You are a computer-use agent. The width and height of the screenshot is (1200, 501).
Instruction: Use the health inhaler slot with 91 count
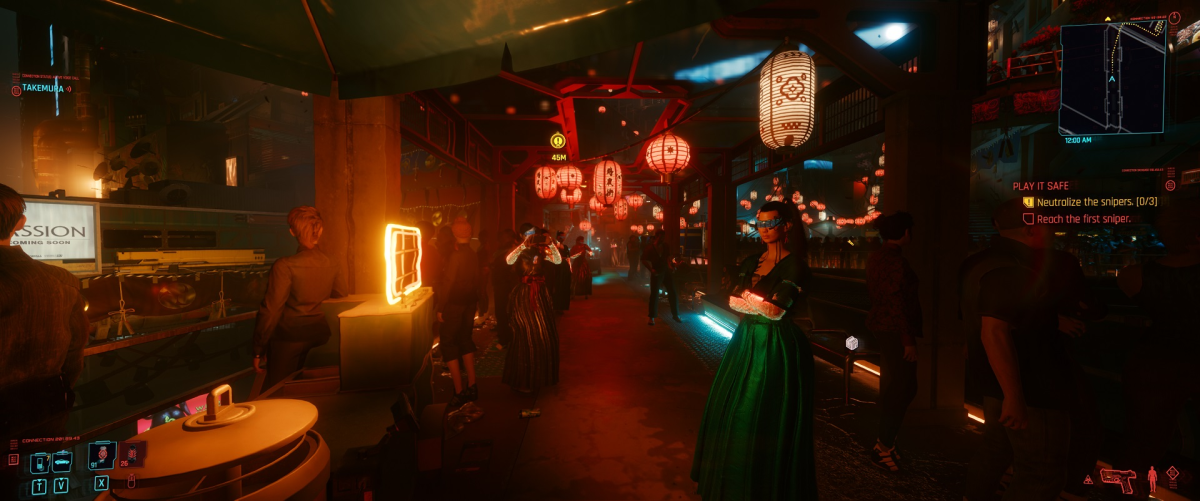[x=102, y=456]
